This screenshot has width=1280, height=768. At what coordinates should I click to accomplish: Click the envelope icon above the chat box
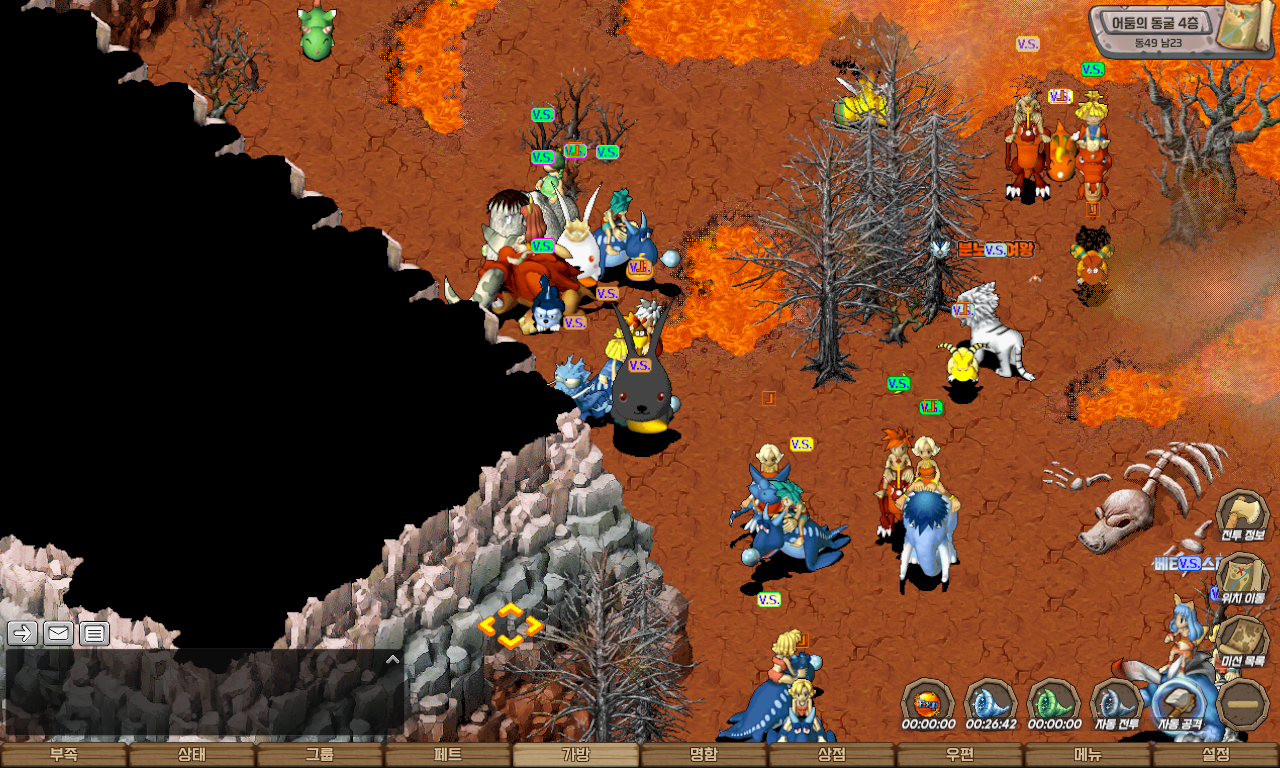click(58, 633)
